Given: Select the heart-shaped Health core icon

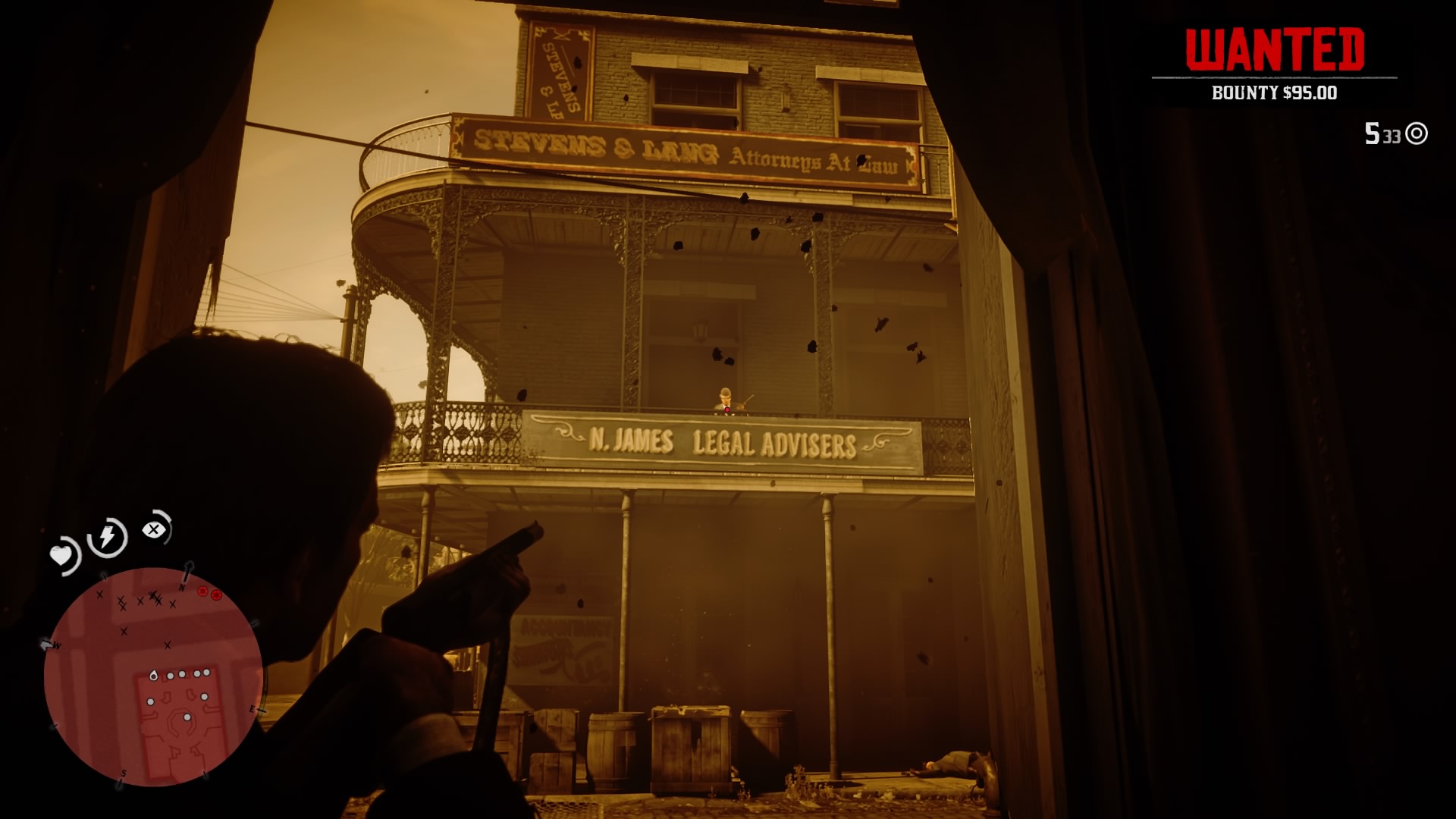Looking at the screenshot, I should (x=62, y=555).
